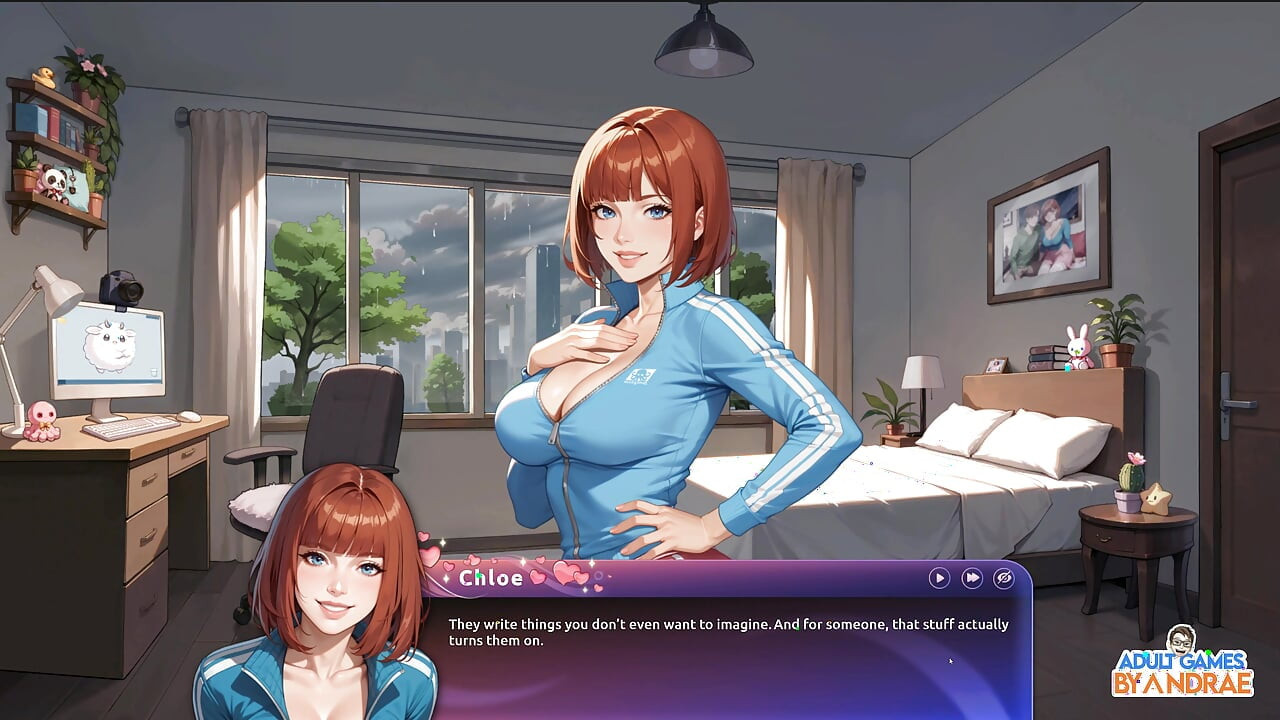The width and height of the screenshot is (1280, 720).
Task: Toggle auto-play mode in the dialogue box
Action: coord(938,578)
